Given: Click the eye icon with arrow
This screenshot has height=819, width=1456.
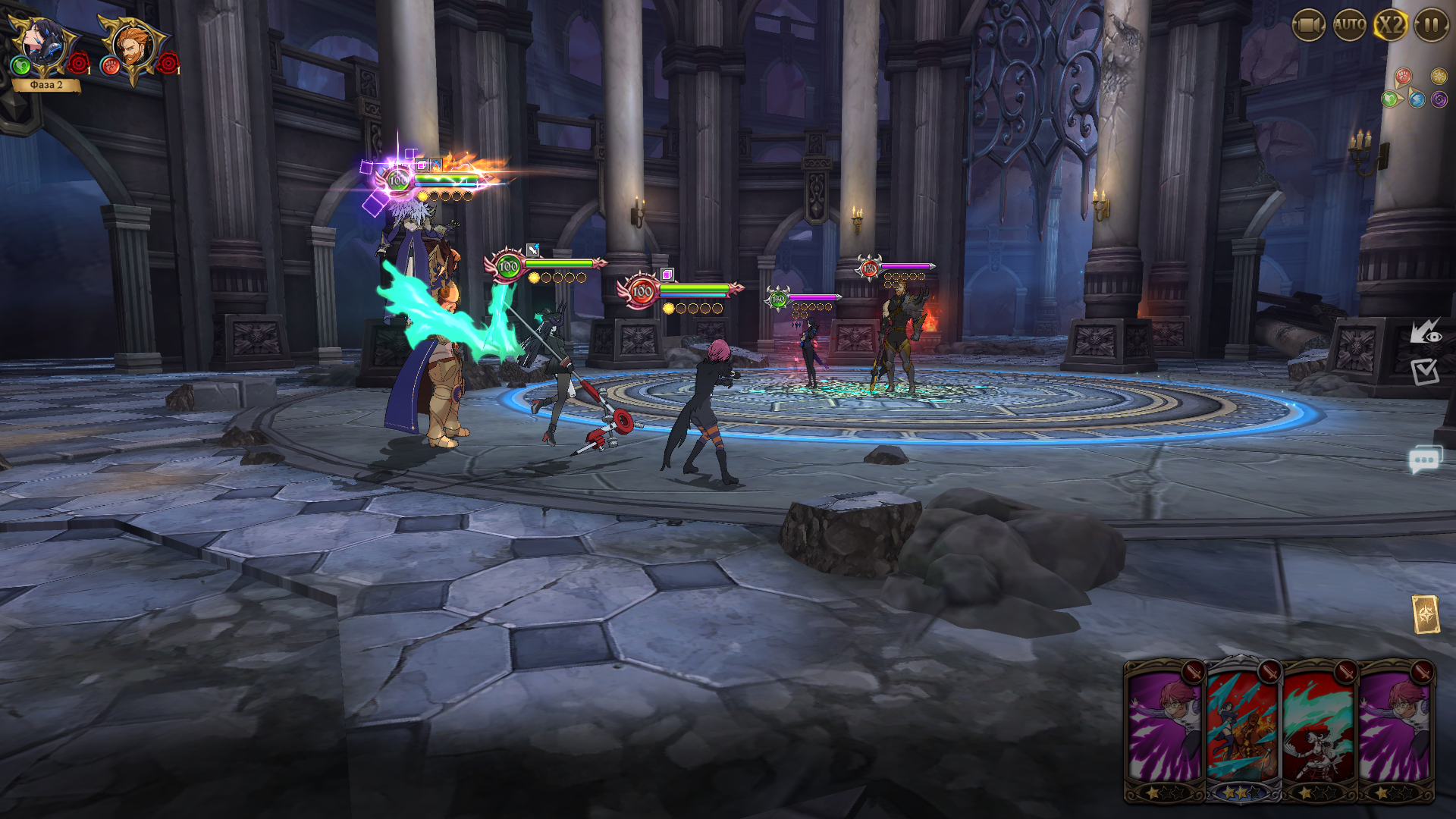Looking at the screenshot, I should [1425, 331].
